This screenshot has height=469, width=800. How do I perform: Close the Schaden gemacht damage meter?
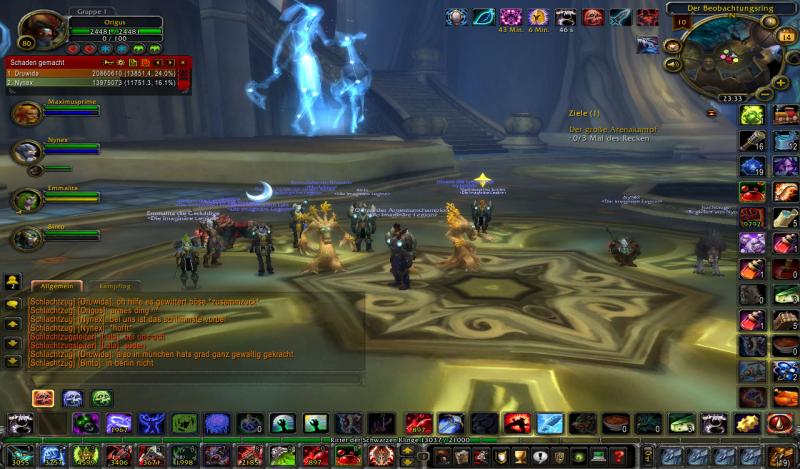click(x=183, y=62)
